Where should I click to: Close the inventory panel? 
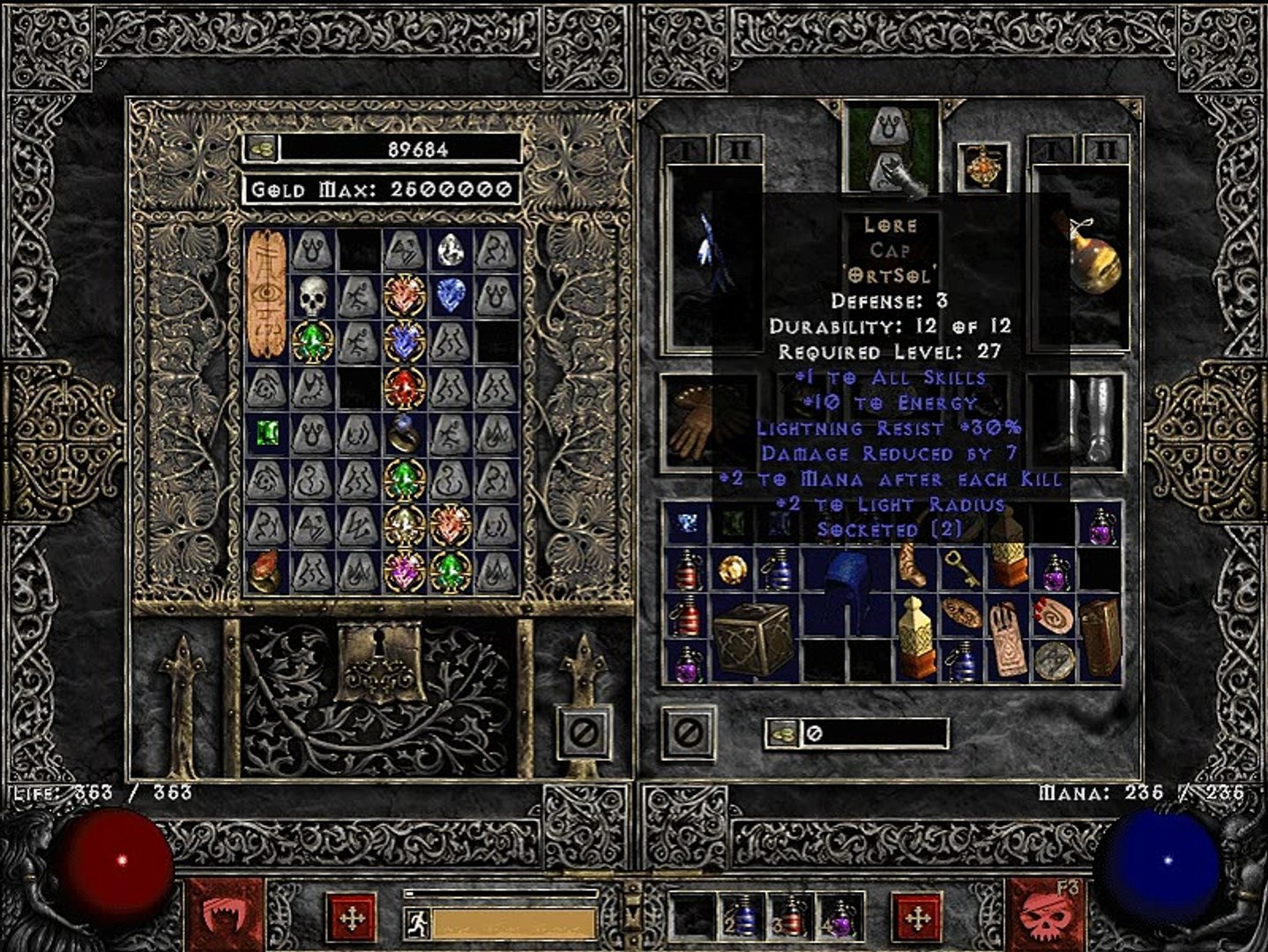(x=689, y=731)
